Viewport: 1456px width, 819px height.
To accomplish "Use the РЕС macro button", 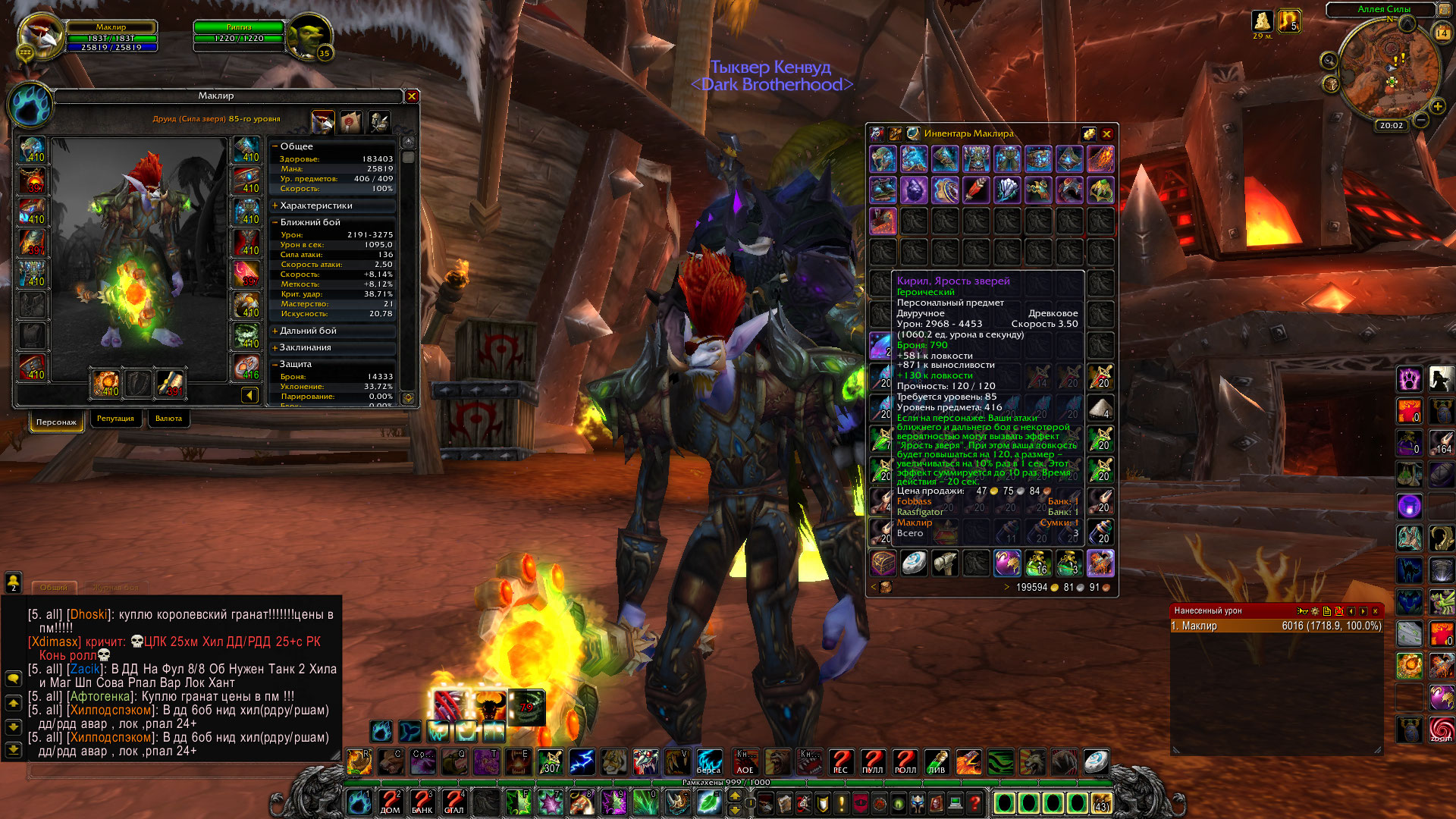I will [x=840, y=761].
